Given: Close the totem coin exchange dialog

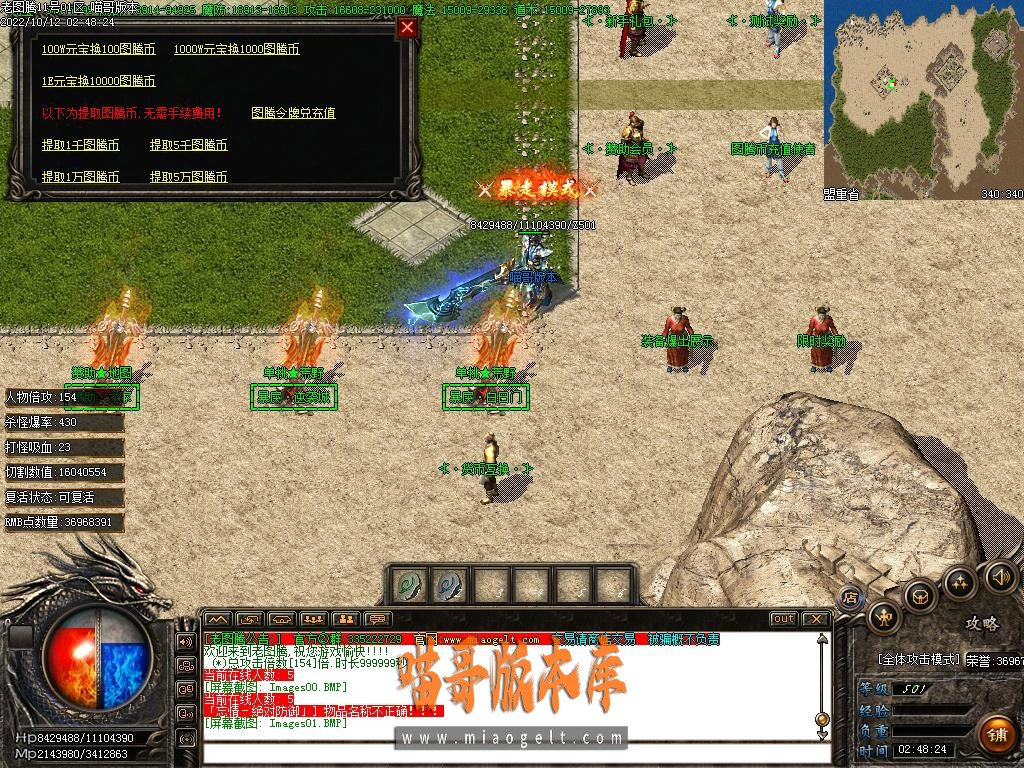Looking at the screenshot, I should 407,28.
